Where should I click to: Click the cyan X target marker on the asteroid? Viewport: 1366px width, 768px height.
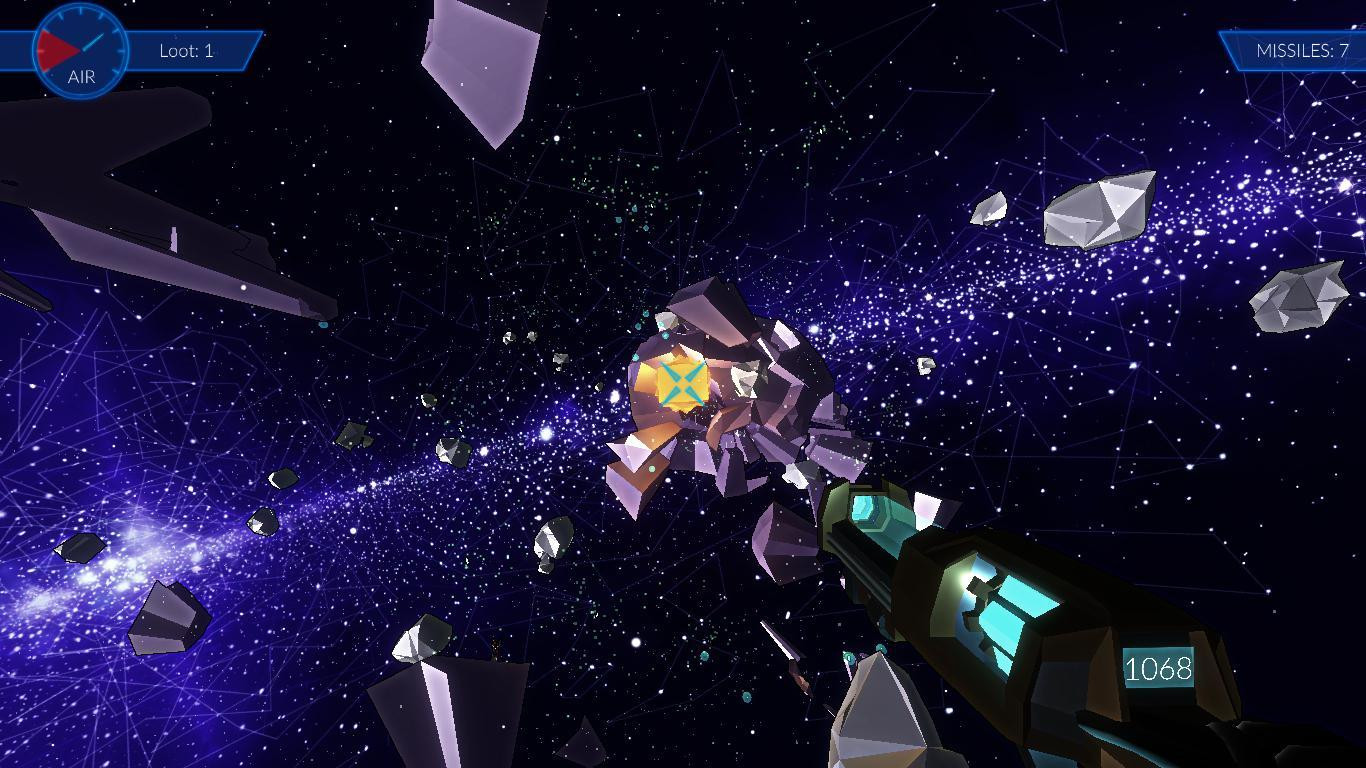tap(682, 383)
